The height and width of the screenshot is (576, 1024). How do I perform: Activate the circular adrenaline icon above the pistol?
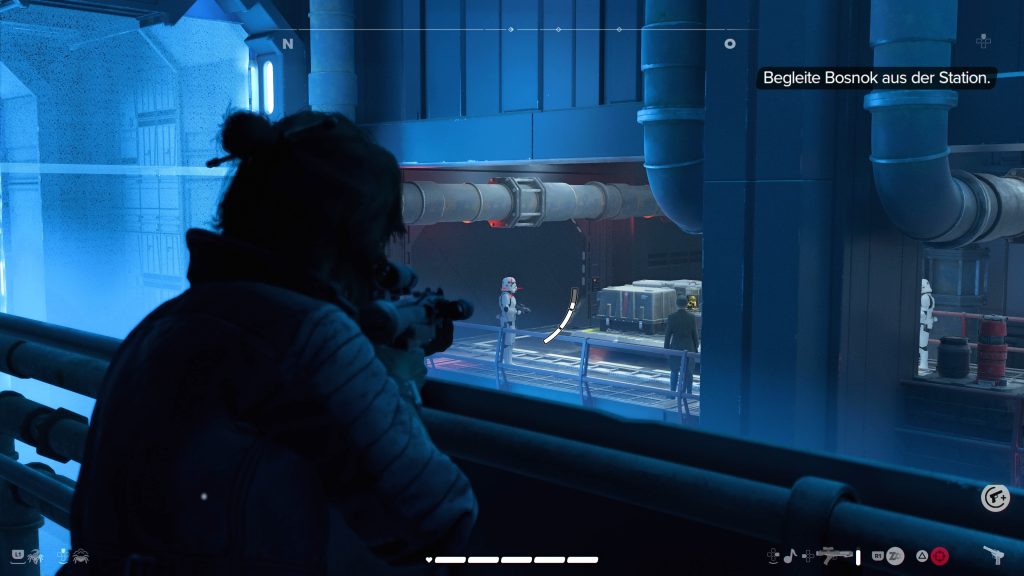994,497
